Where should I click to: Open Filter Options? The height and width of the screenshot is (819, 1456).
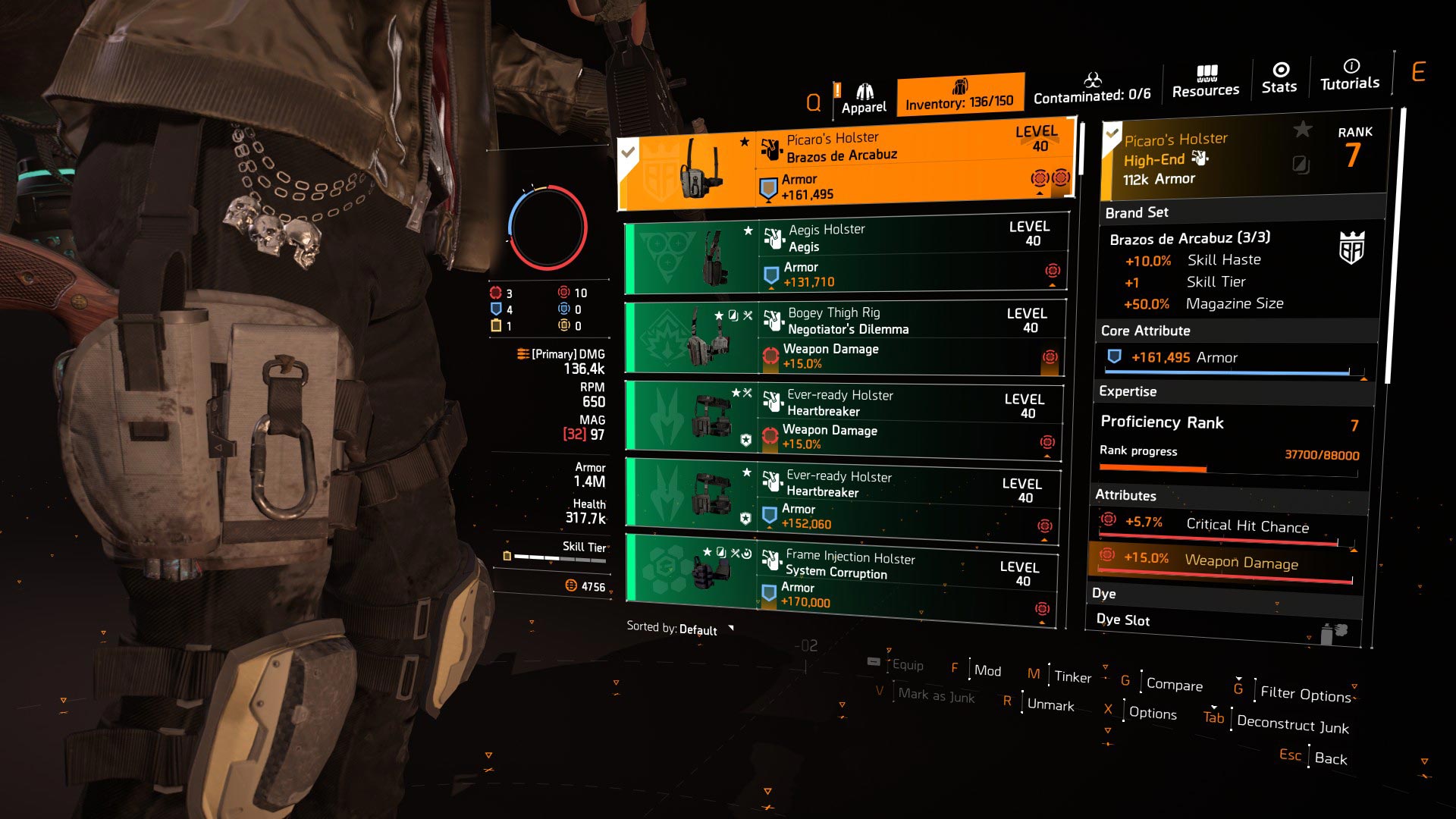pos(1304,693)
